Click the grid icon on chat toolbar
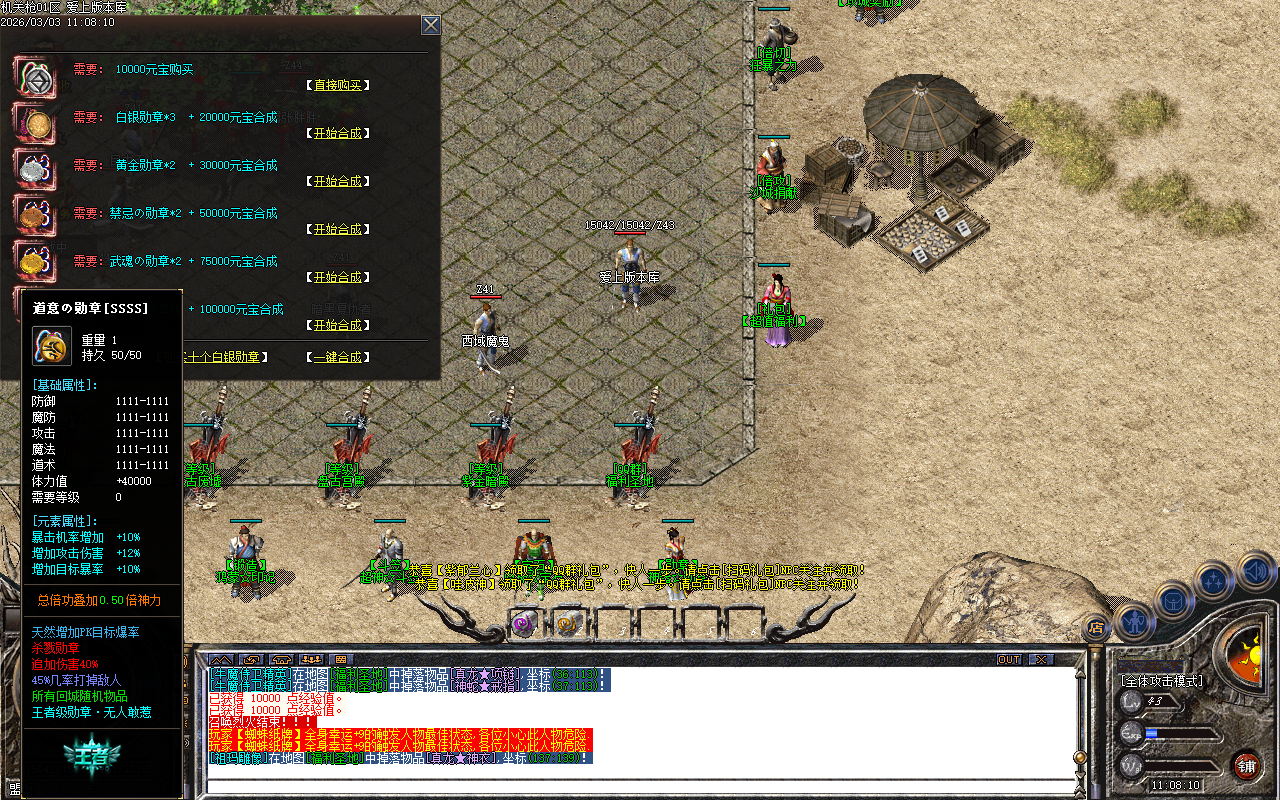1280x800 pixels. coord(342,660)
